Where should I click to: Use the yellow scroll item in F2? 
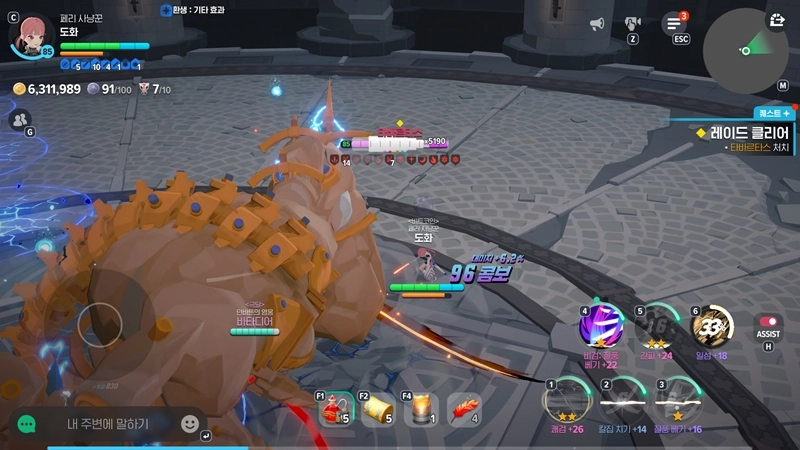coord(377,409)
